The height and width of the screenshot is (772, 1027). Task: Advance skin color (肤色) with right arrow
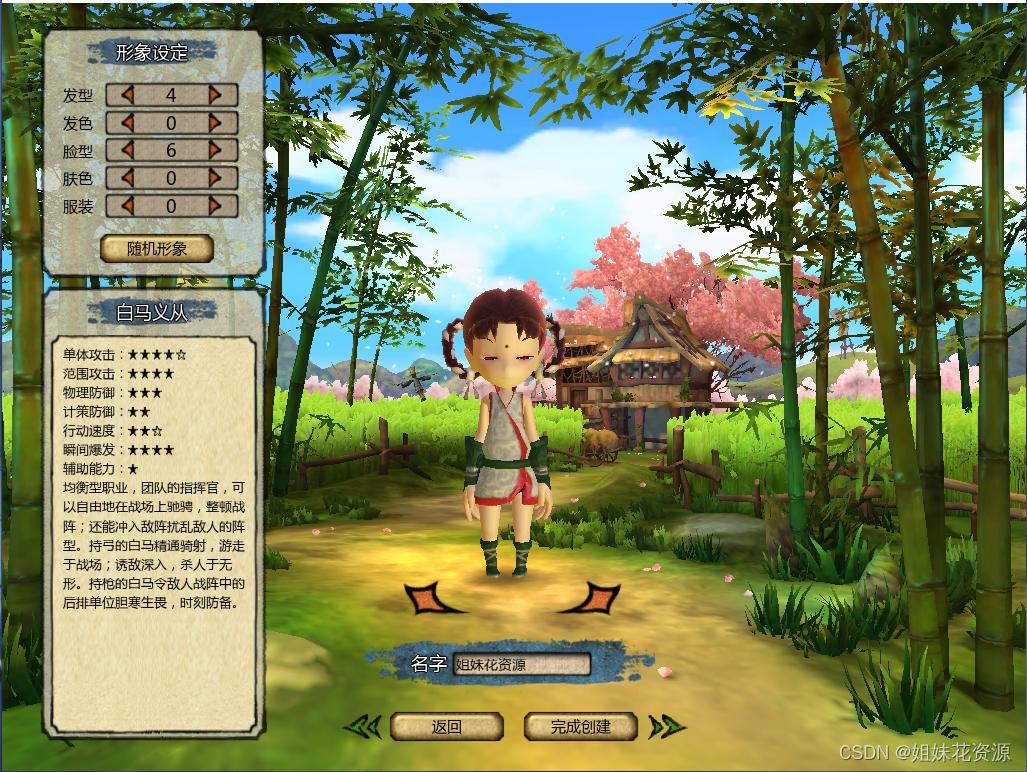[x=215, y=178]
